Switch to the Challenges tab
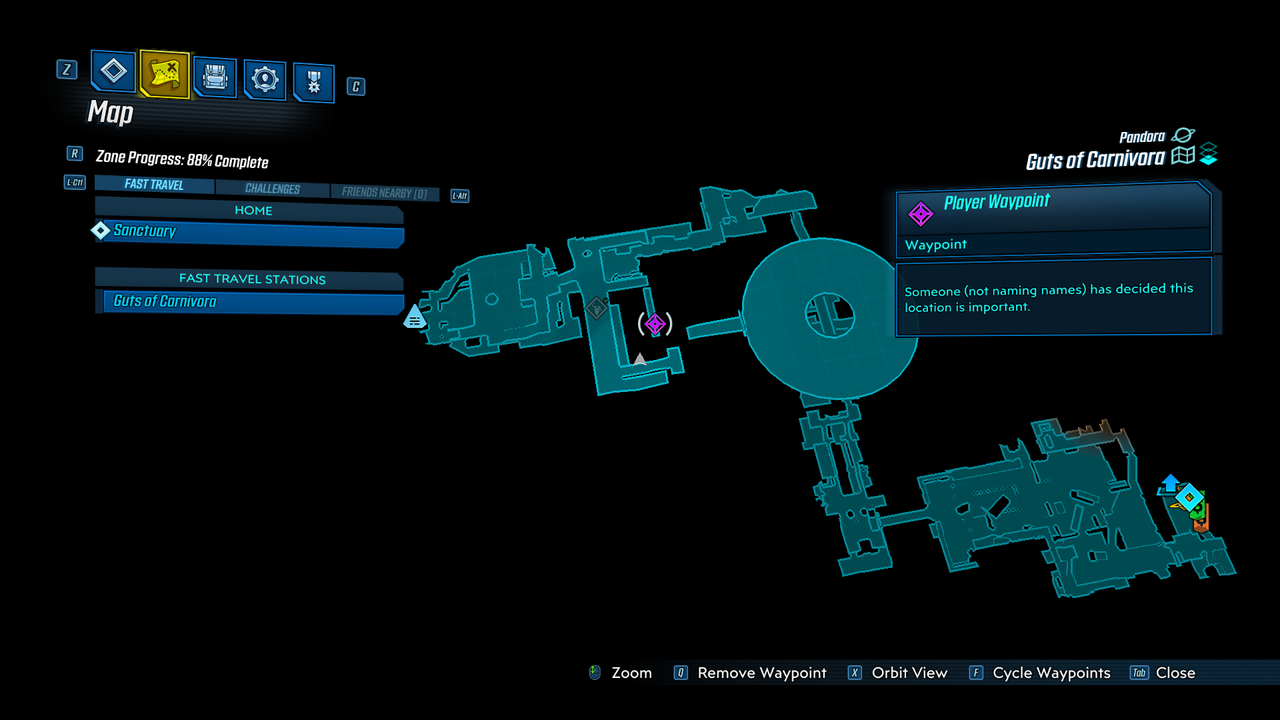The height and width of the screenshot is (720, 1280). point(273,188)
